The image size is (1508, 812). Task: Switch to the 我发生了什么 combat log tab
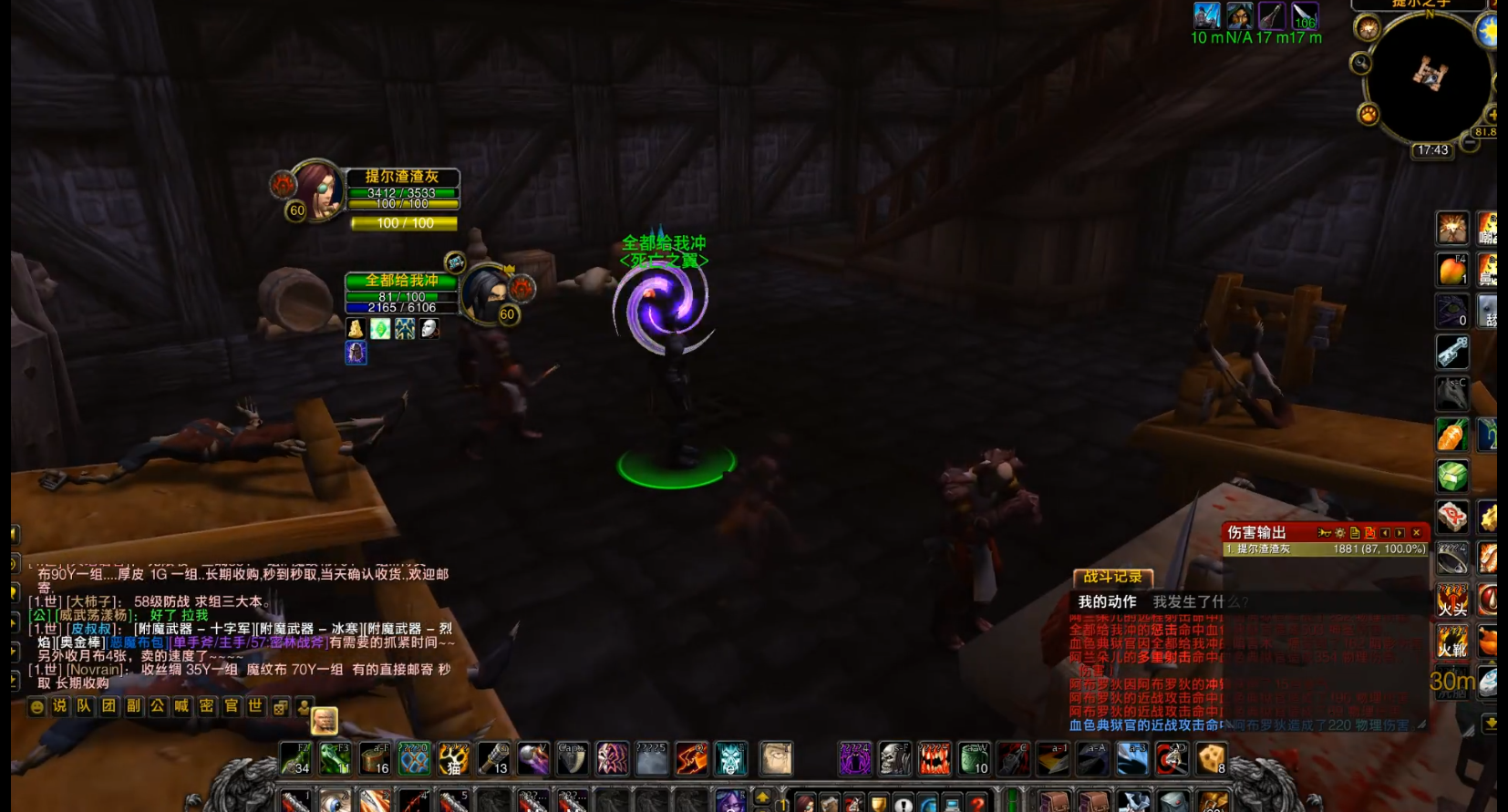[1199, 601]
